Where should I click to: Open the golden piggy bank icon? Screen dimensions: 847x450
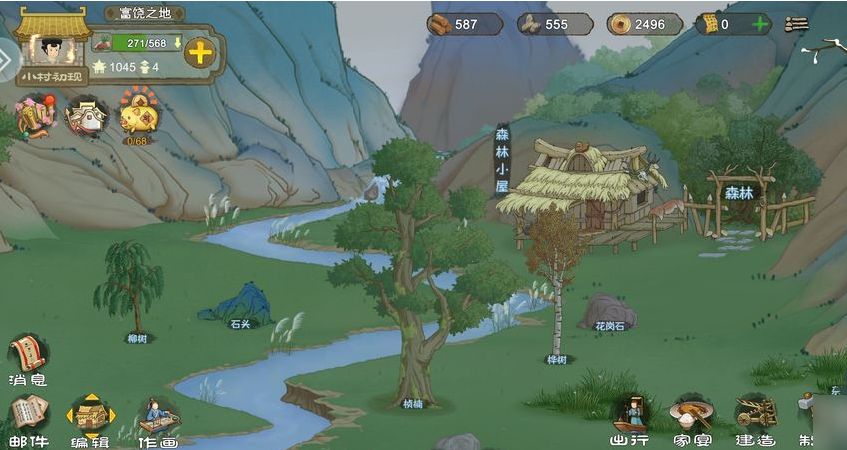[137, 114]
